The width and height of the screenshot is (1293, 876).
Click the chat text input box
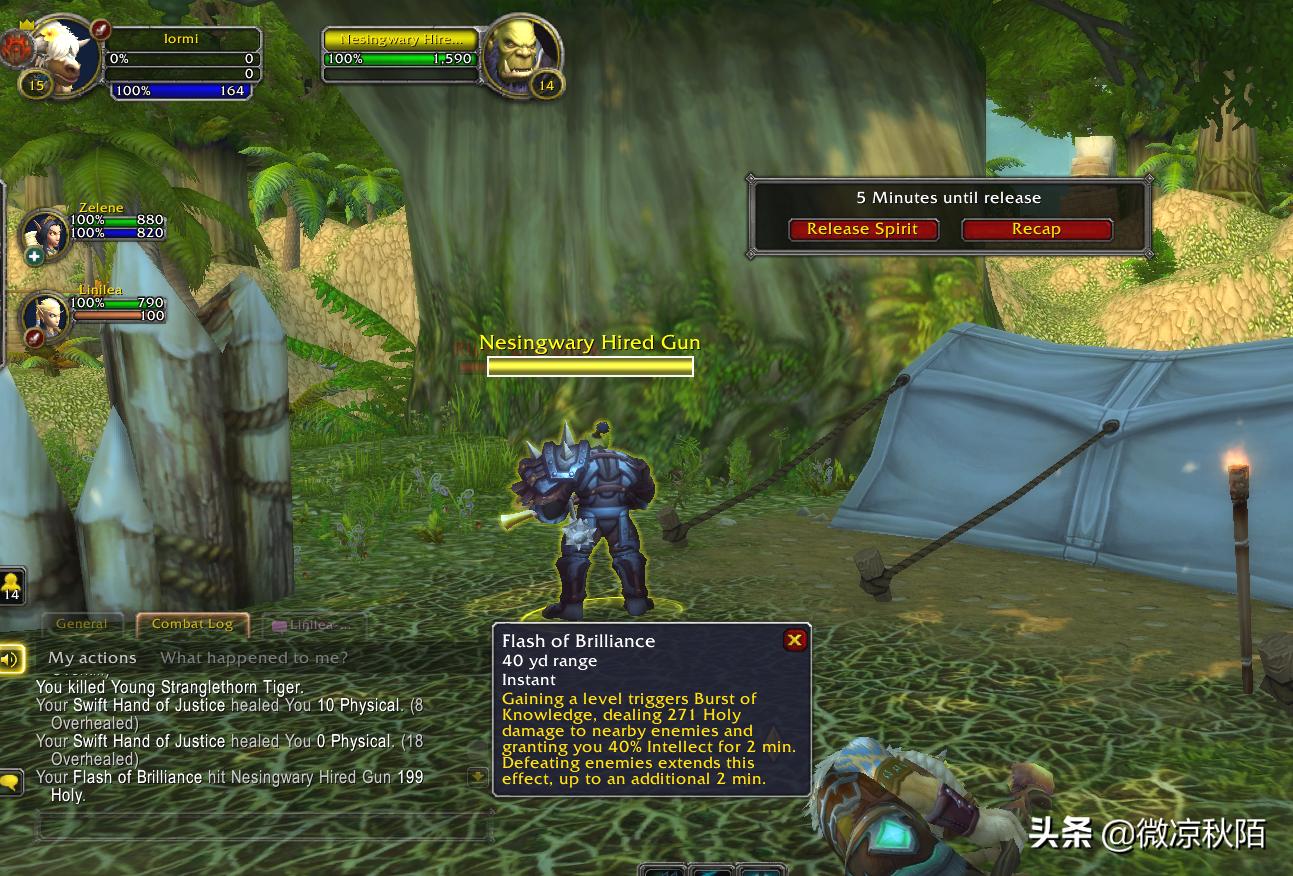265,826
